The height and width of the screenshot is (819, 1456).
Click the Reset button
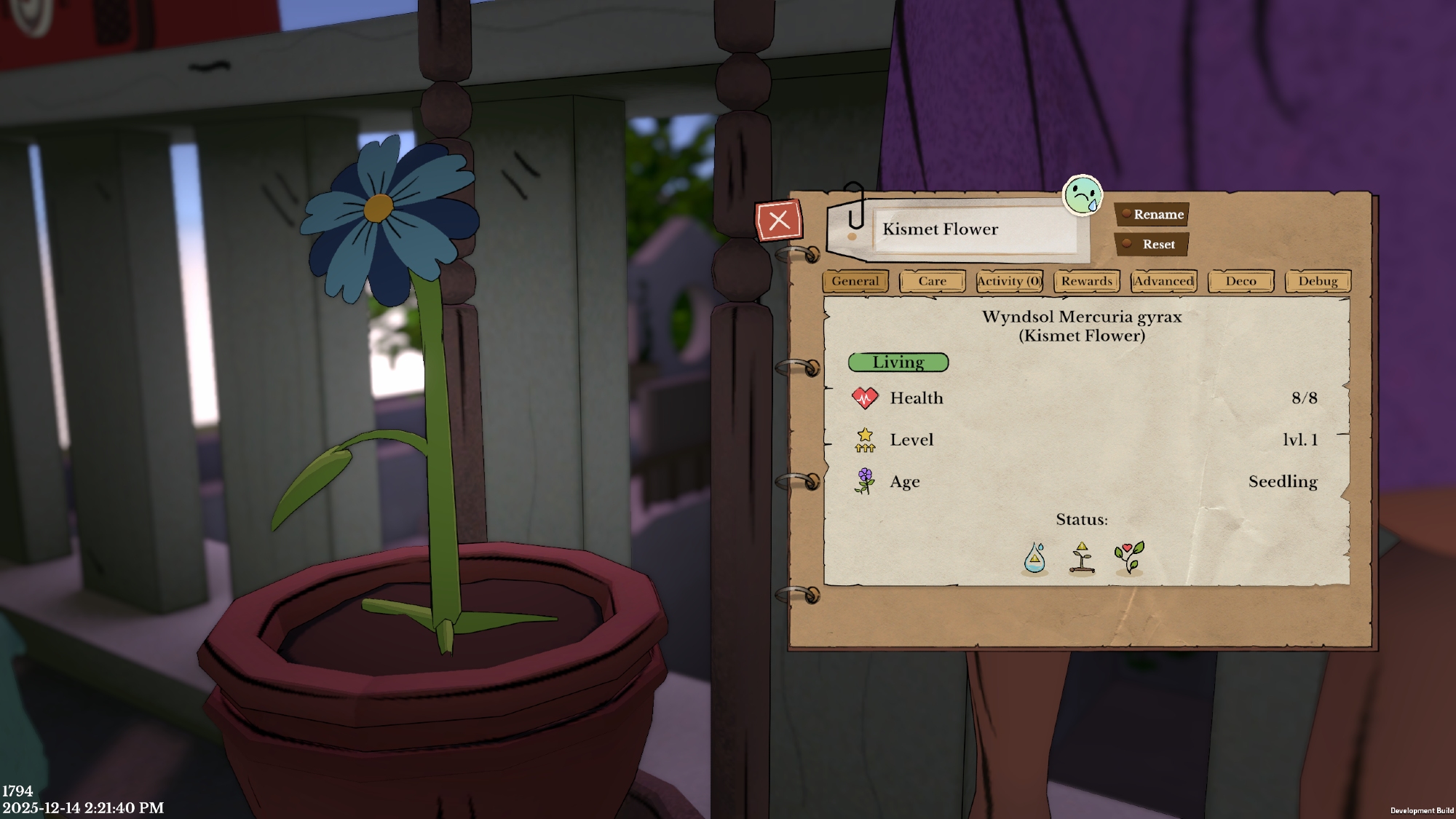1152,245
